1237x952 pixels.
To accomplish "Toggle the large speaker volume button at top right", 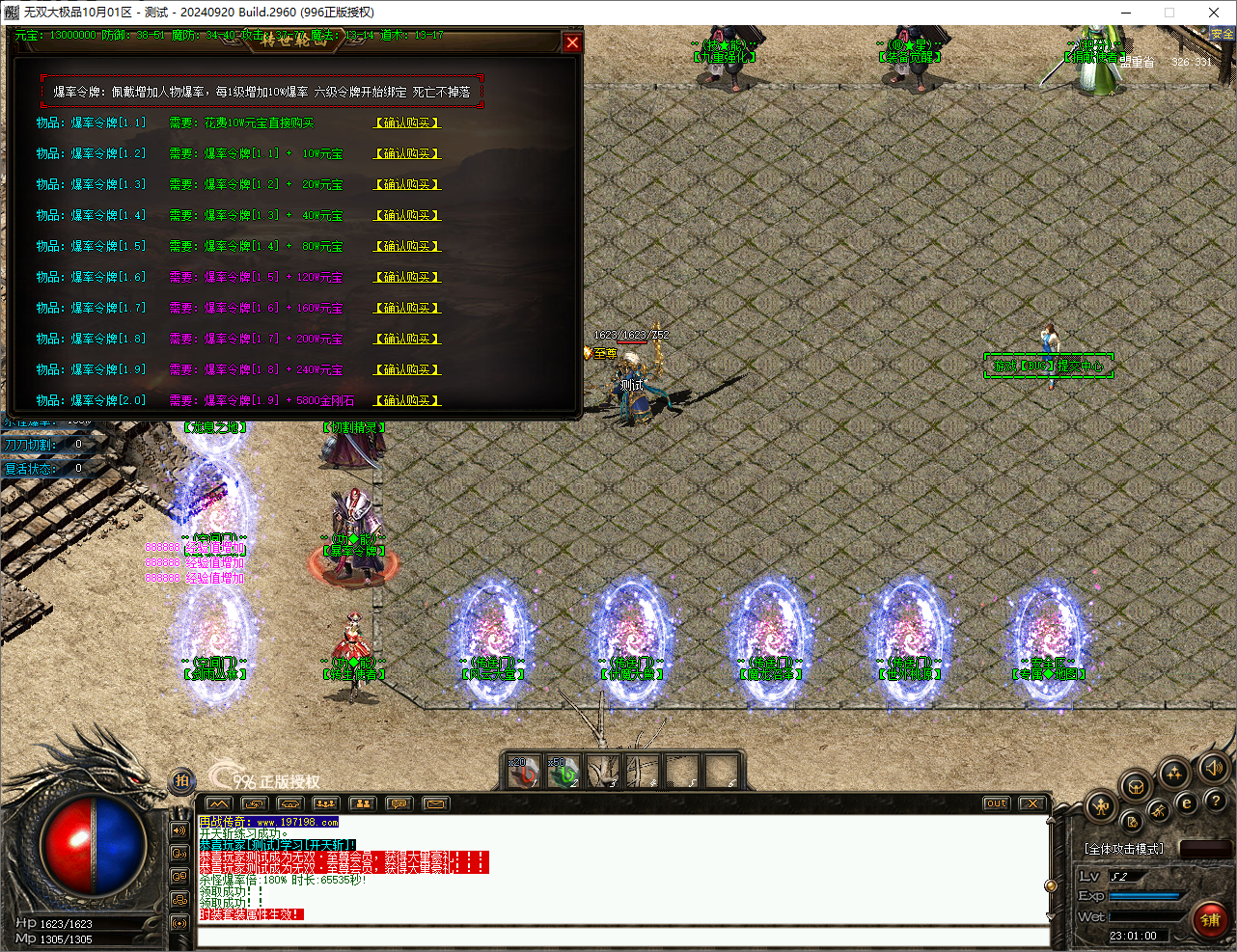I will tap(1212, 767).
